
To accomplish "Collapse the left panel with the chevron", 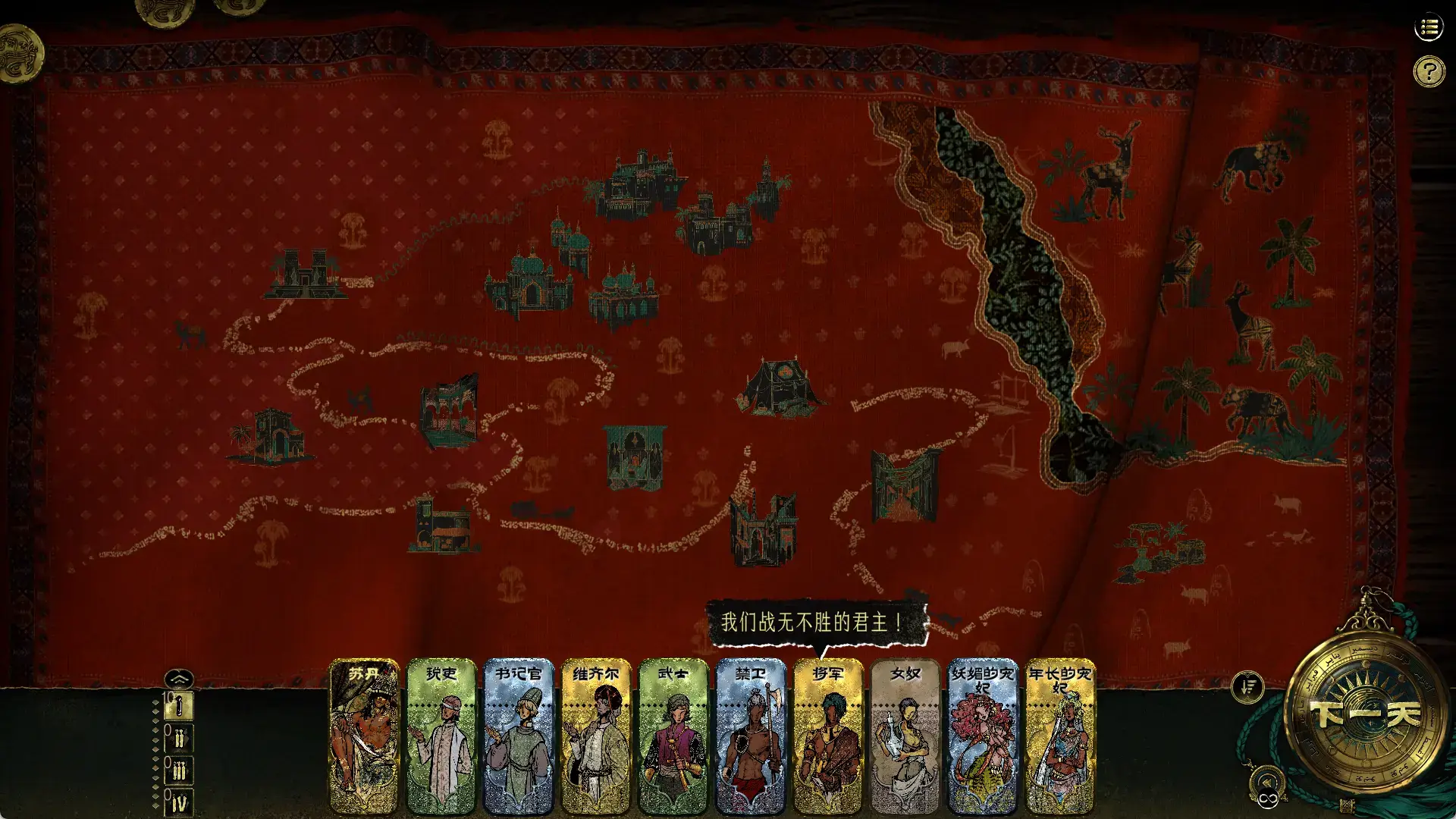I will pos(178,679).
